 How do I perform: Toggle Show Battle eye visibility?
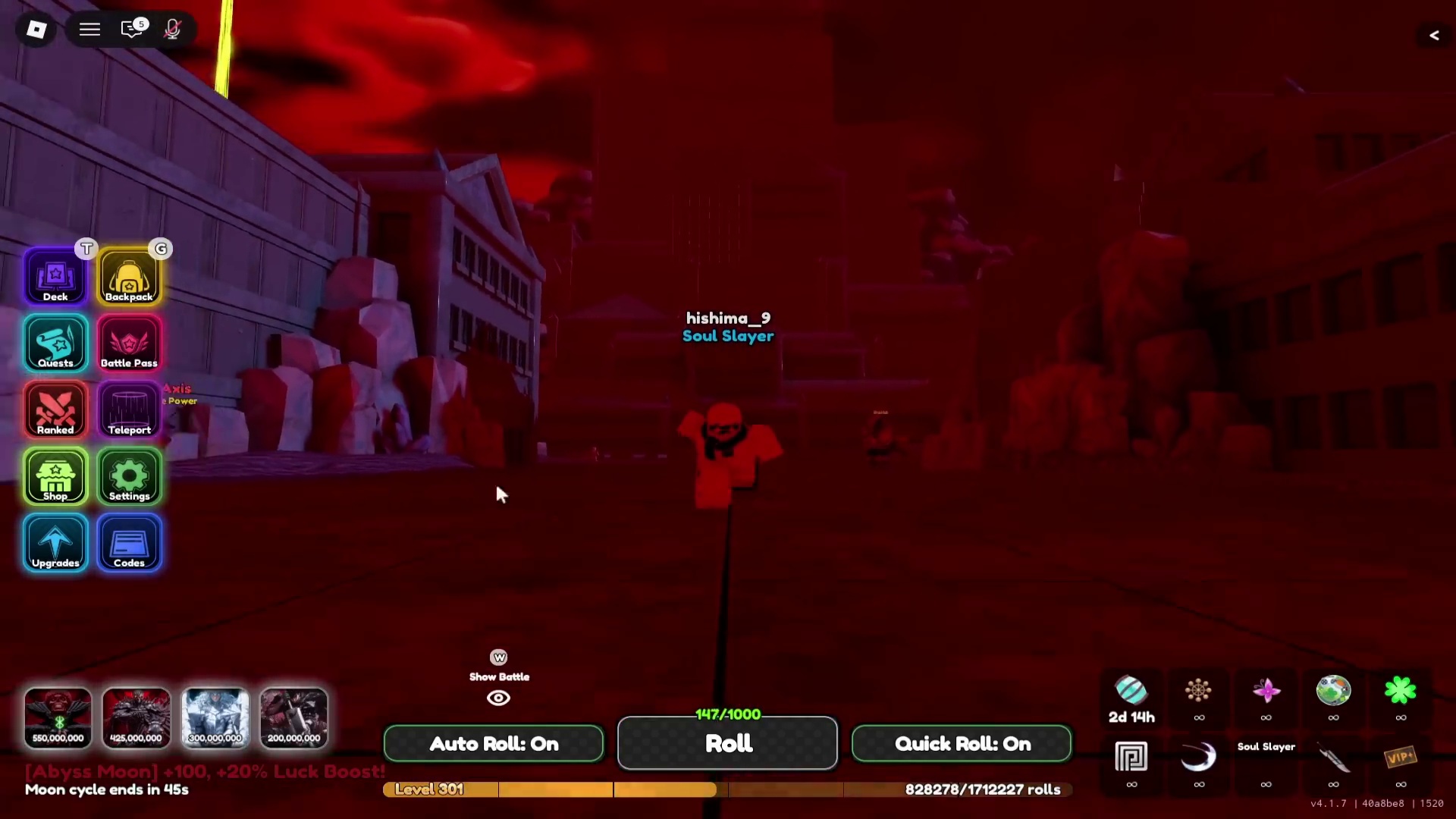click(x=498, y=697)
